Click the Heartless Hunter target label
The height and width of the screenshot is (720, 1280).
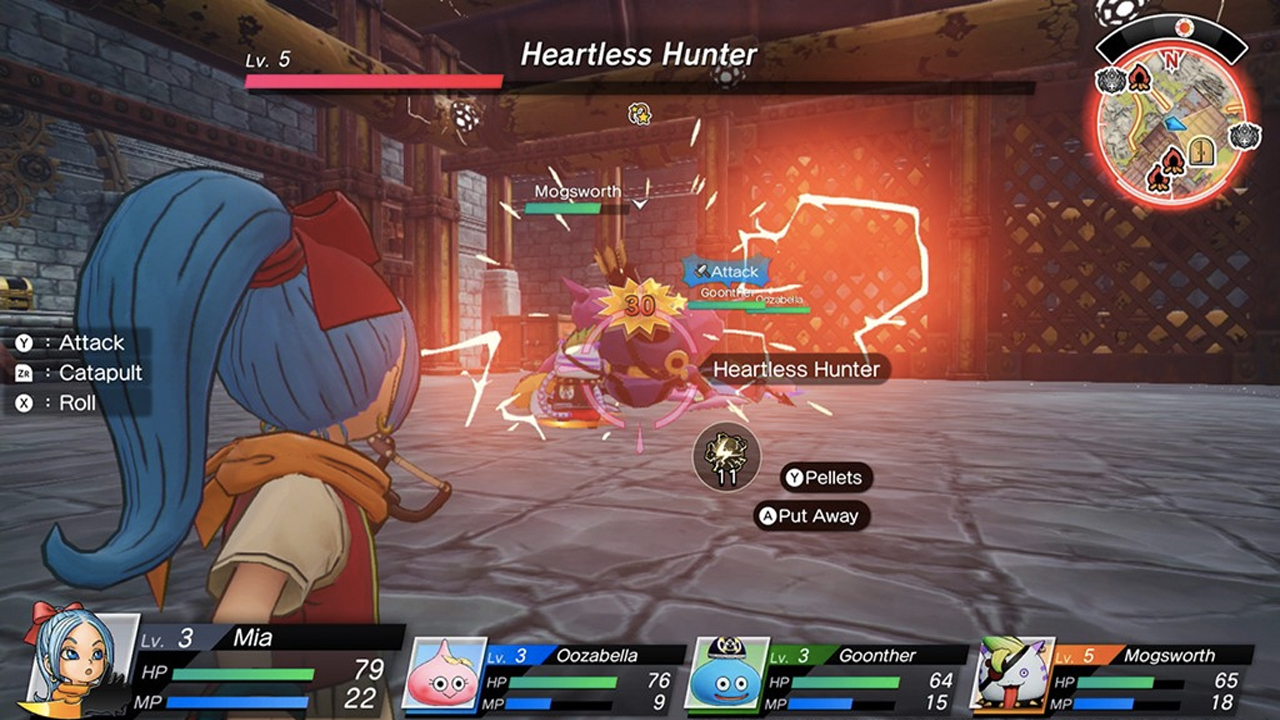pos(796,369)
